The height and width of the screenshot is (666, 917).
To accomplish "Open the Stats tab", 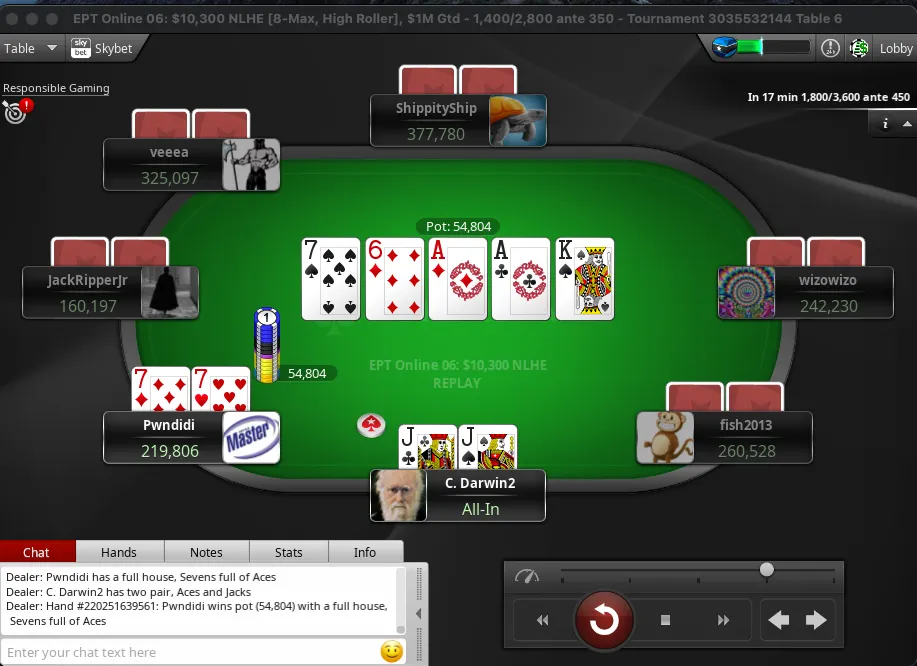I will [289, 552].
